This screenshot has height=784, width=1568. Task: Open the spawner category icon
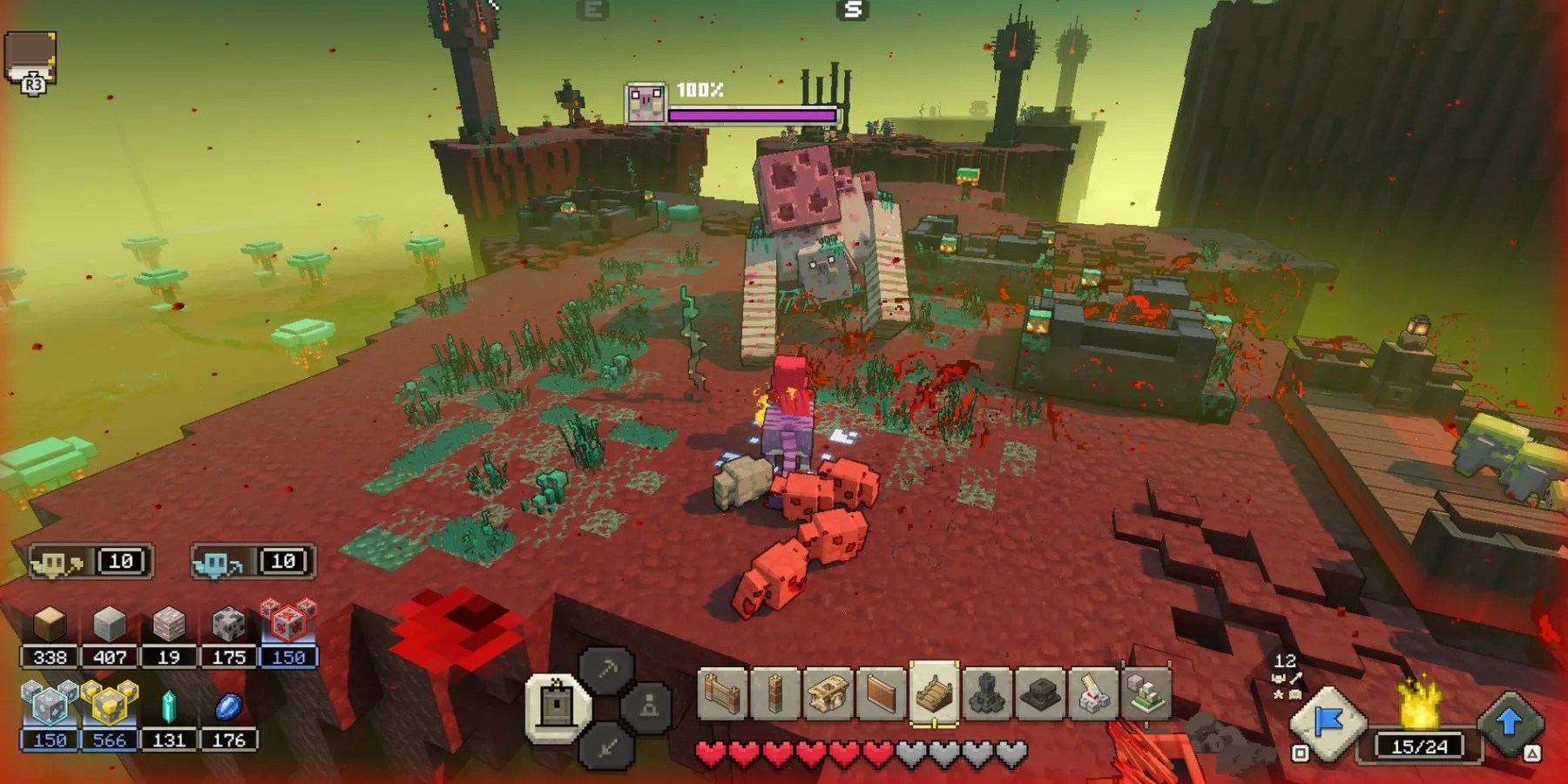click(649, 706)
